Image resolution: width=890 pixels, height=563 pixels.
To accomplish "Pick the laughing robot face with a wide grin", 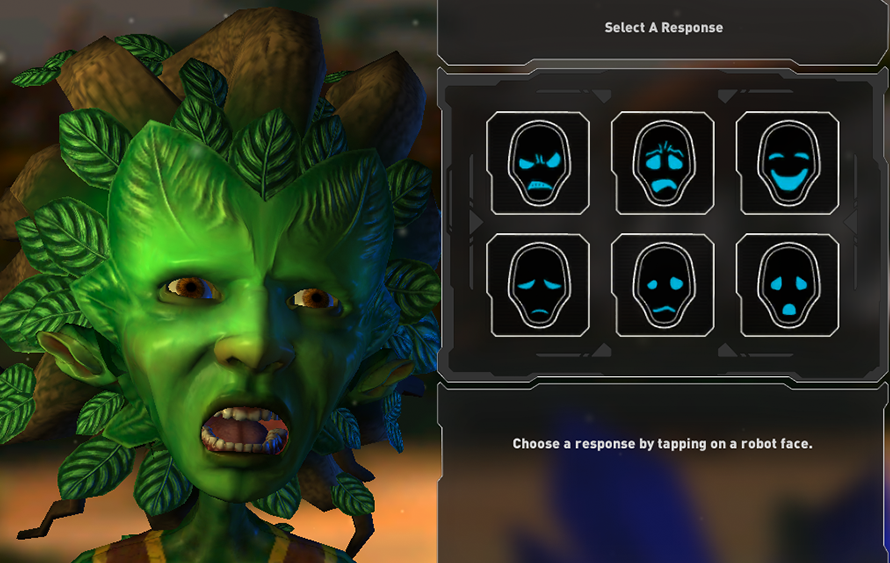I will click(x=787, y=163).
